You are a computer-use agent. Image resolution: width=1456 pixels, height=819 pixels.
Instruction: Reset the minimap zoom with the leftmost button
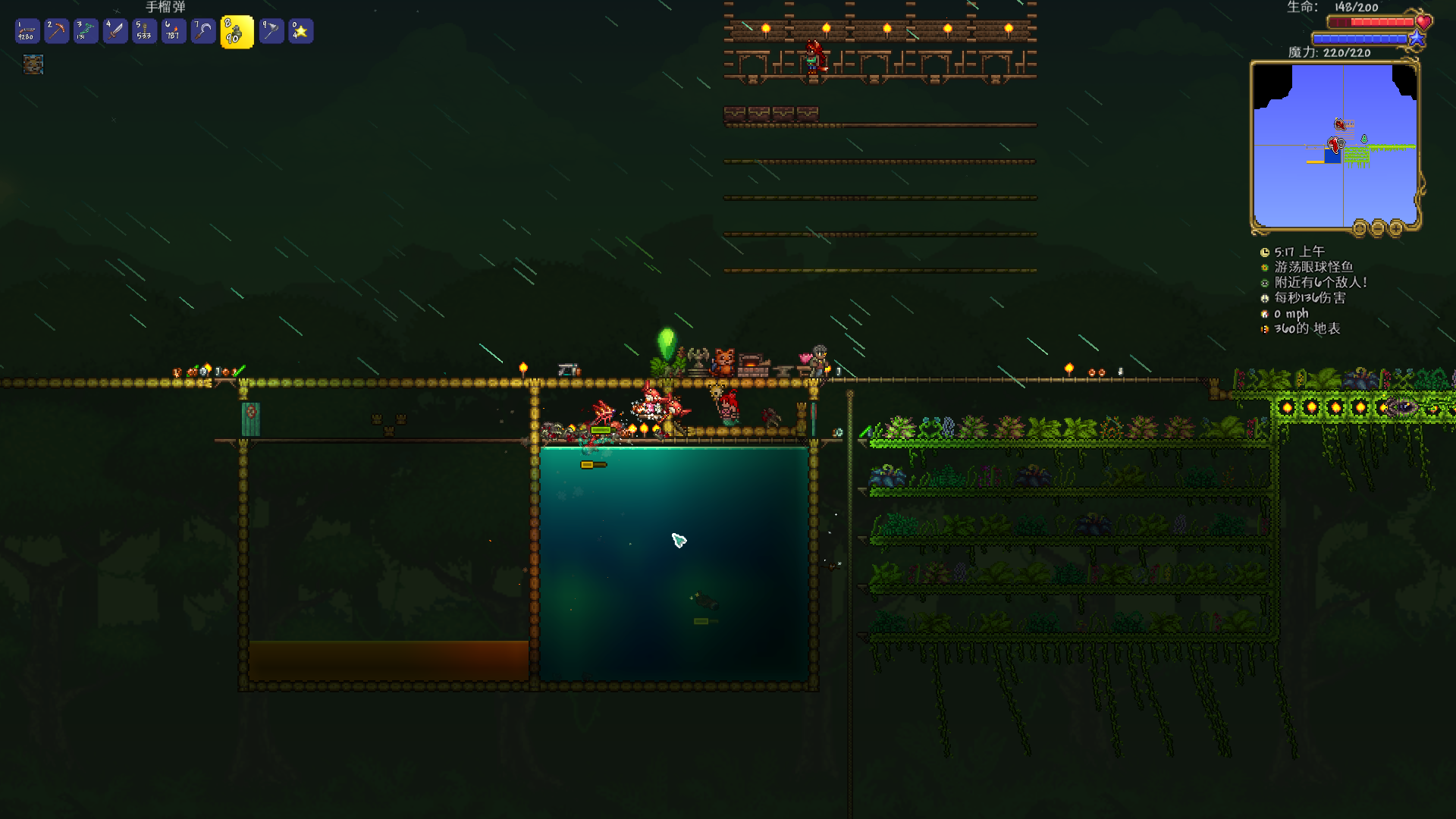coord(1360,227)
